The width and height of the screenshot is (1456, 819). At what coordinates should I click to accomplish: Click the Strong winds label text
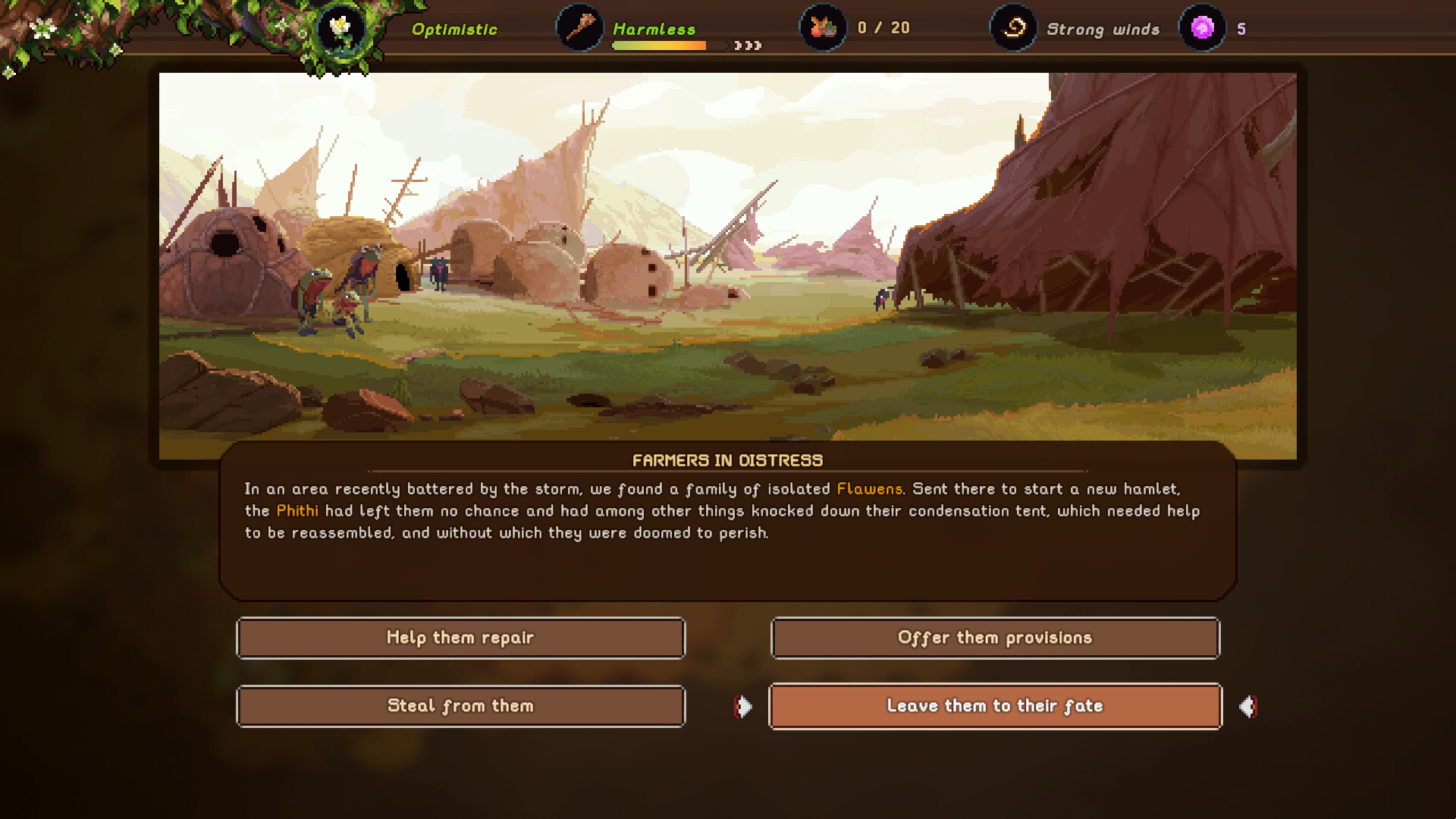point(1103,29)
